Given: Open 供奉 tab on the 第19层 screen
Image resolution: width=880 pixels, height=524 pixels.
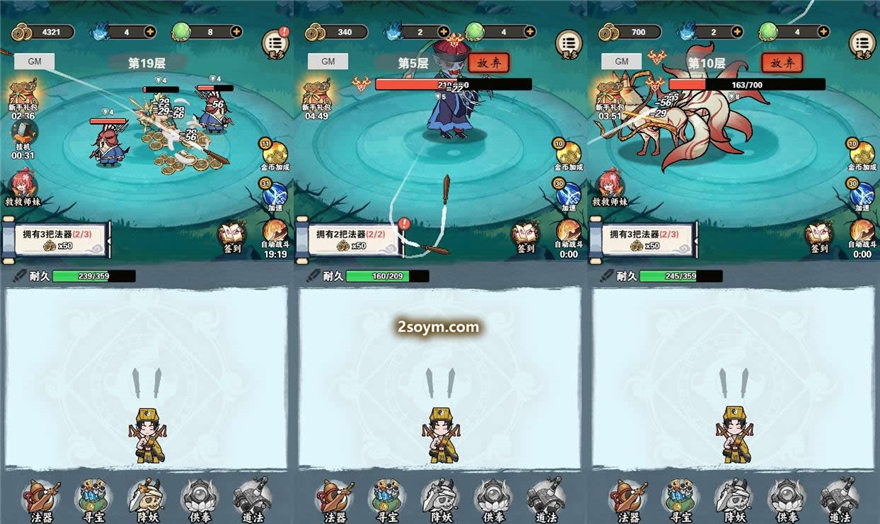Looking at the screenshot, I should (198, 499).
